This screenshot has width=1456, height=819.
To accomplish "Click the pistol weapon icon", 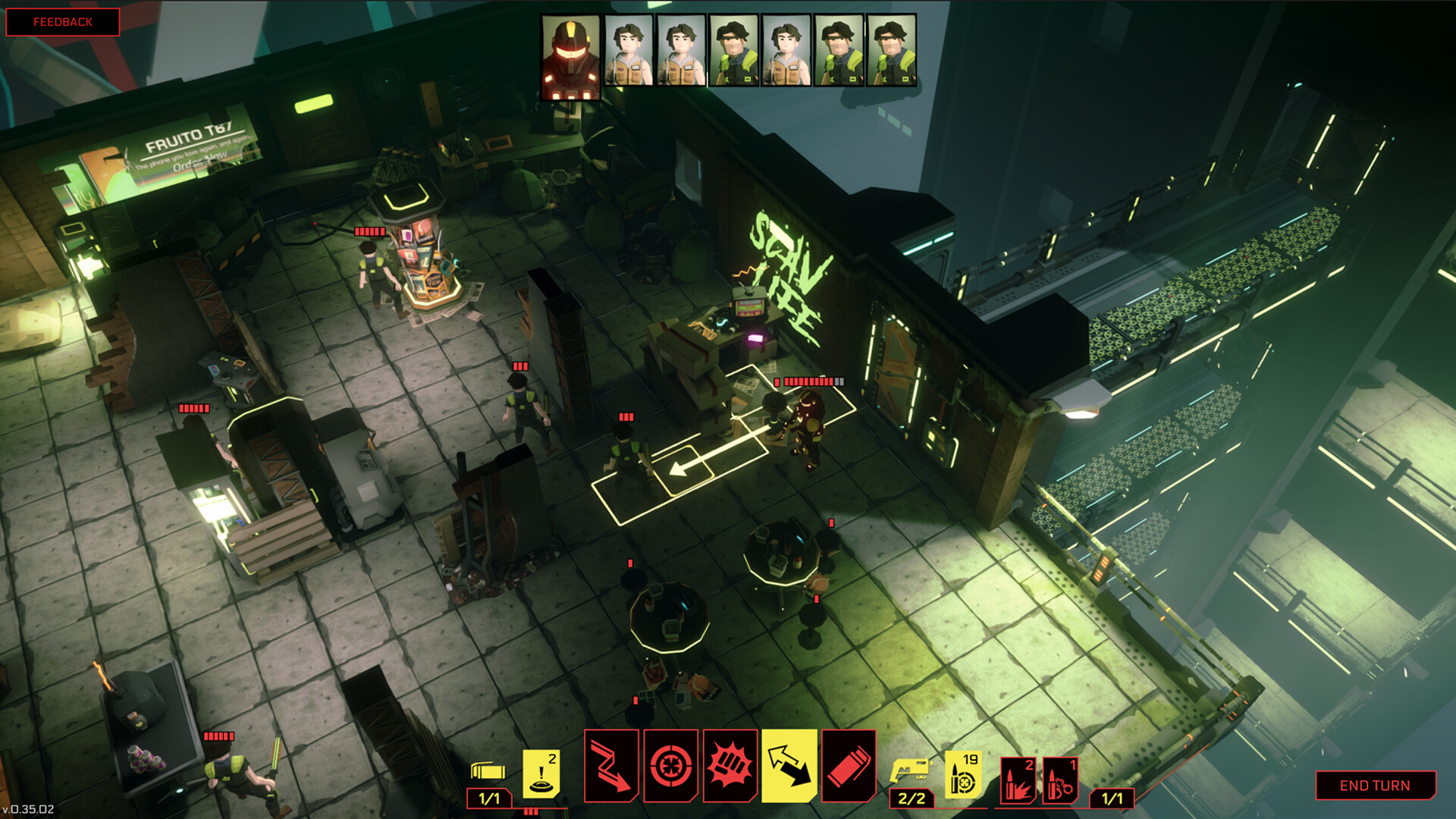I will [x=910, y=771].
